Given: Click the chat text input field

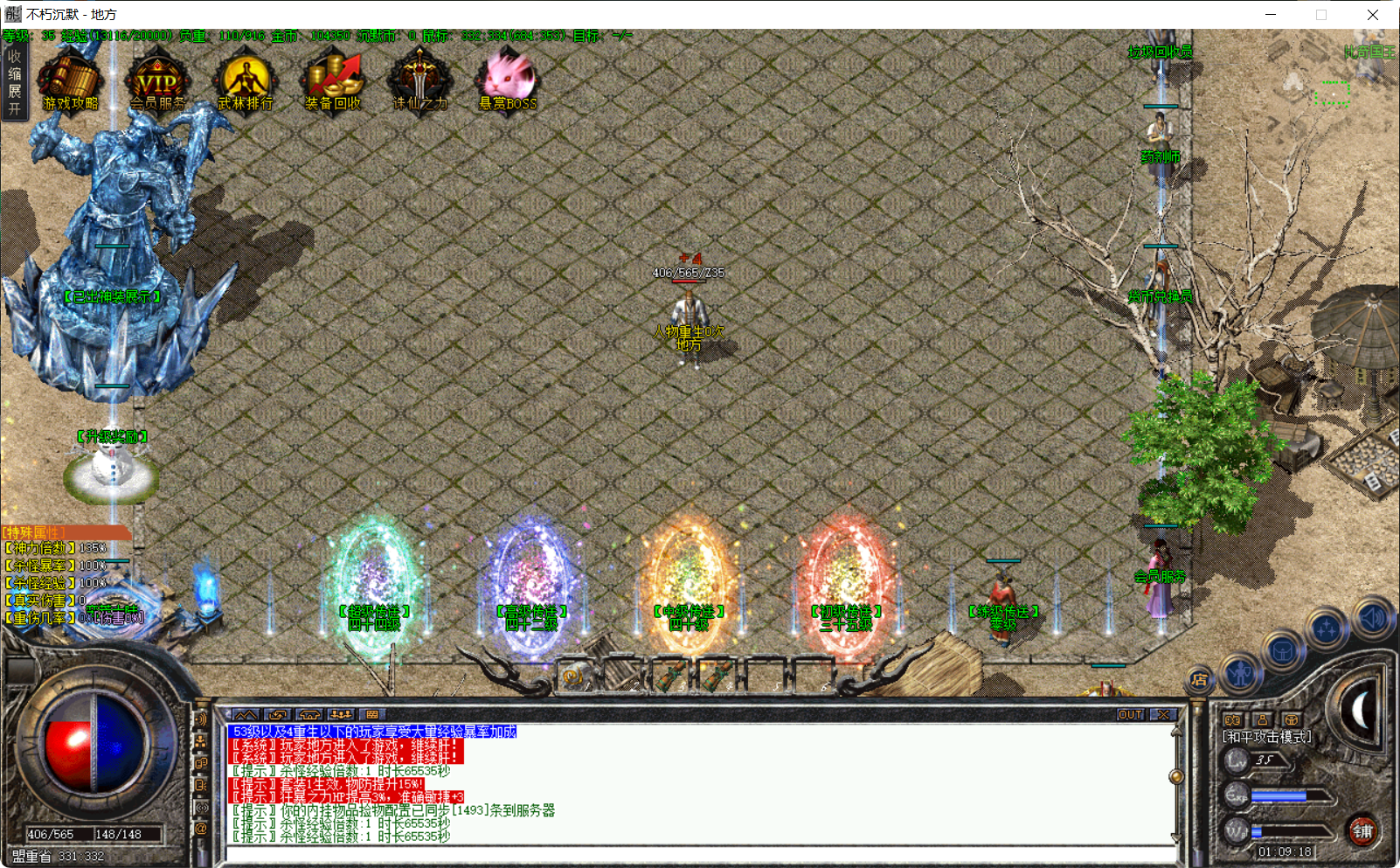Looking at the screenshot, I should (x=699, y=855).
